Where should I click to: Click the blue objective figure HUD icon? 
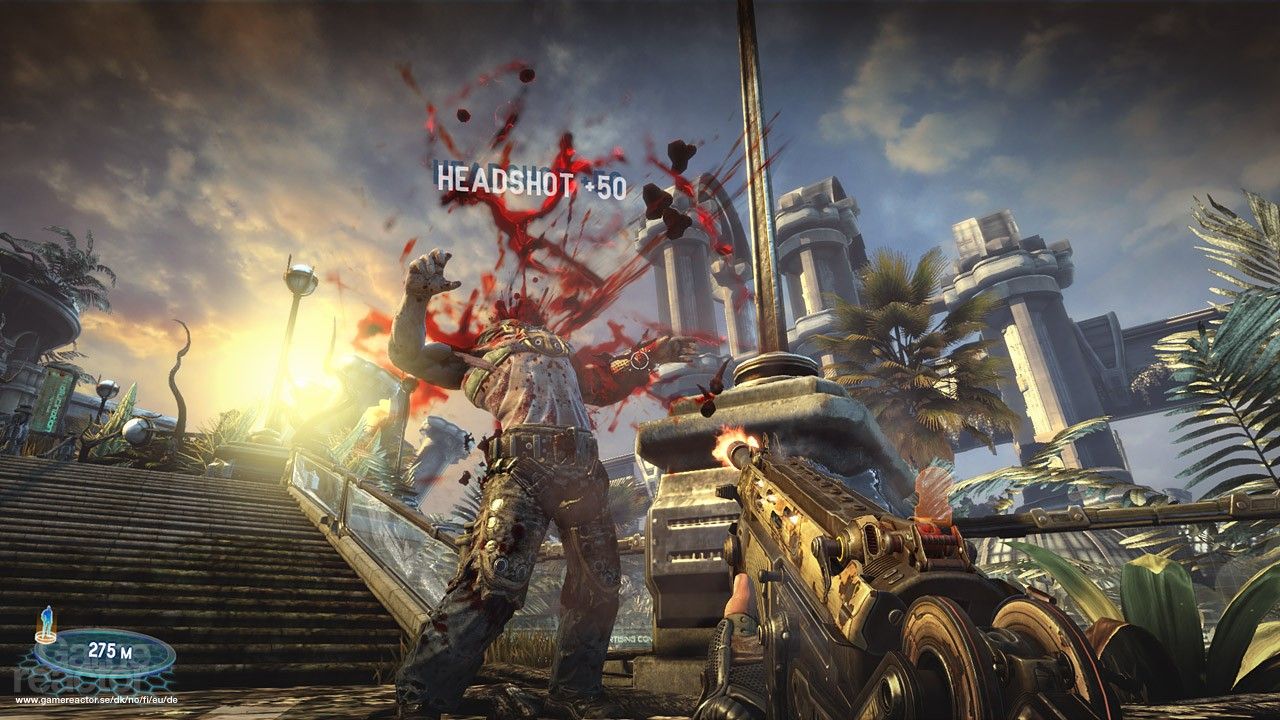(45, 622)
